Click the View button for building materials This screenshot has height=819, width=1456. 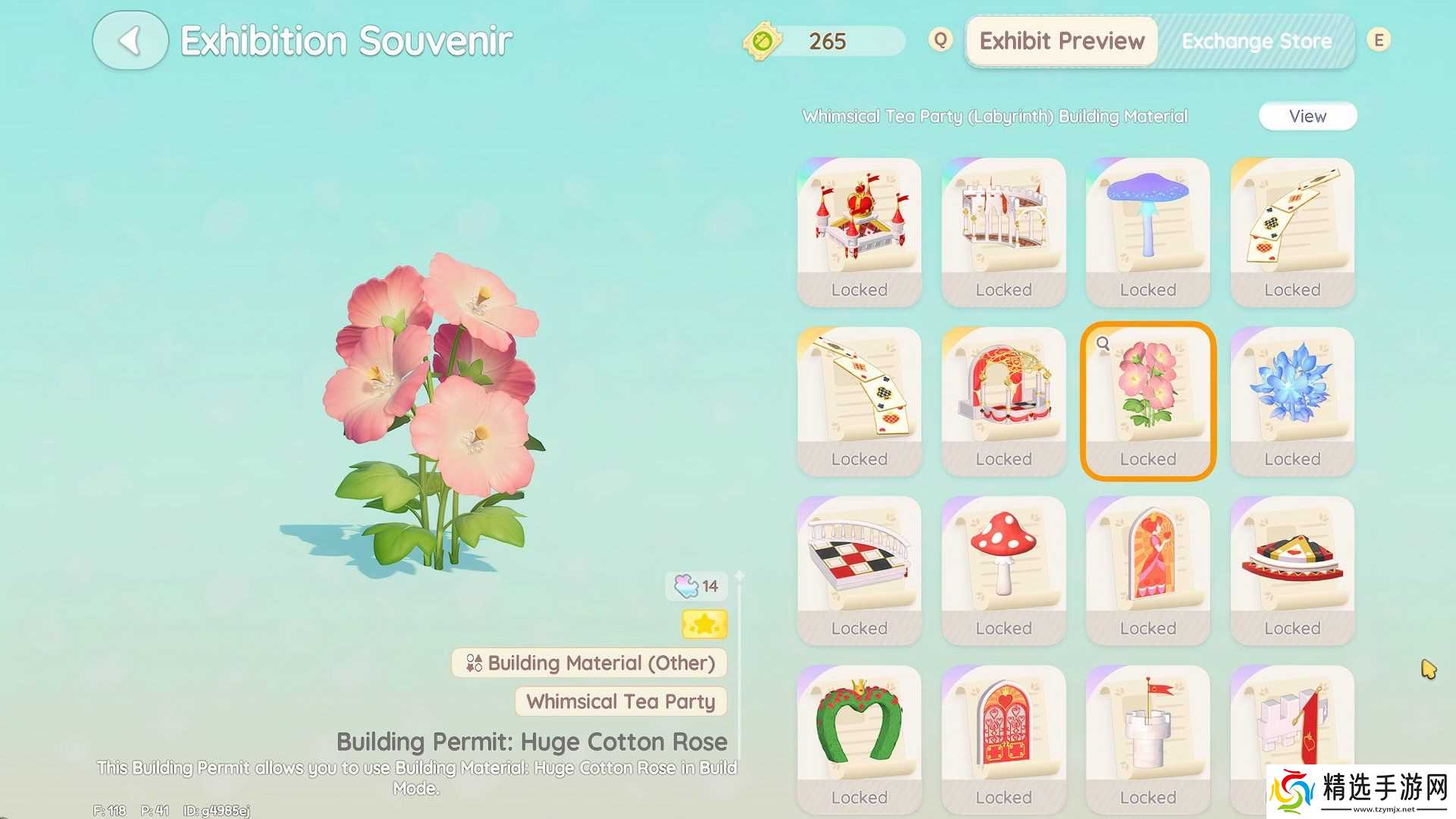(1307, 116)
